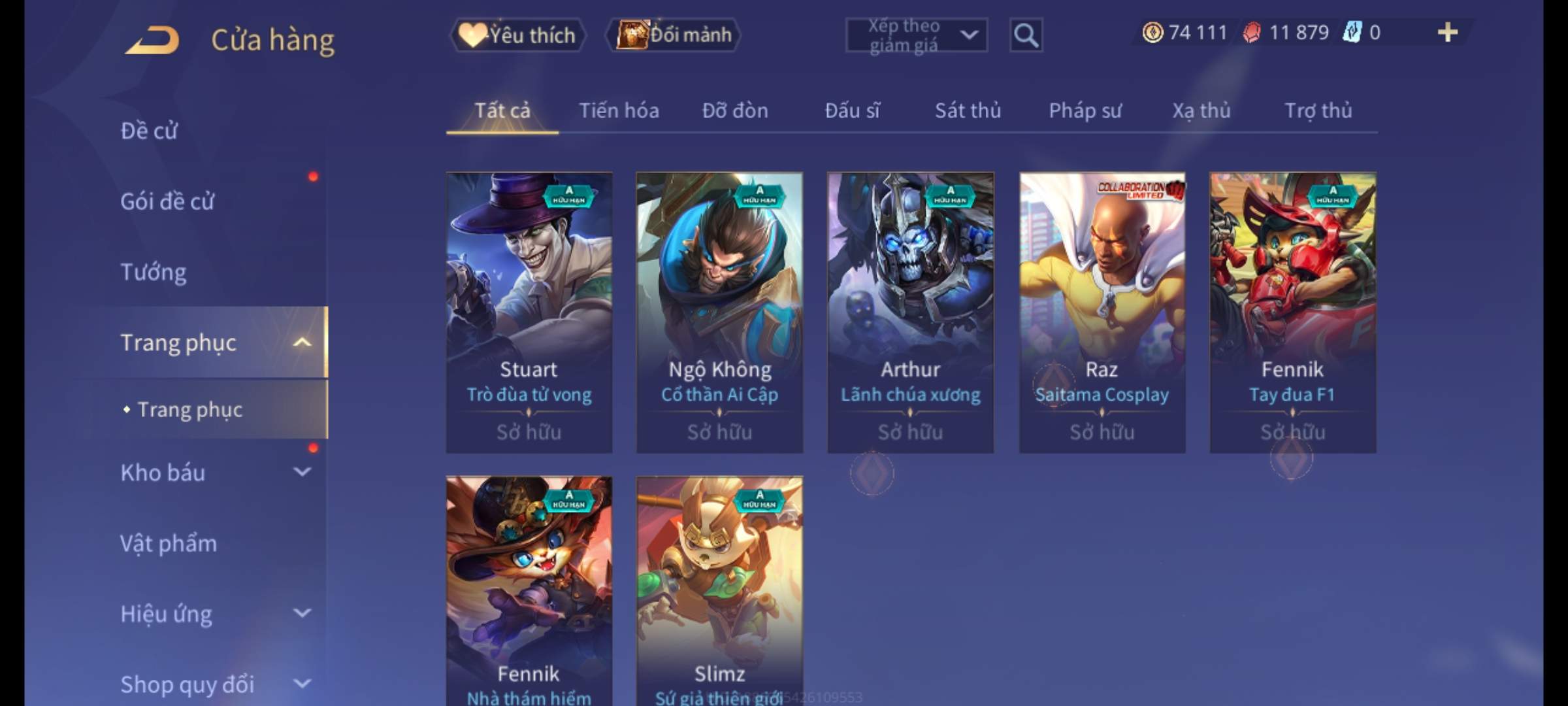
Task: Switch to the Đỡ đòn tab
Action: (x=735, y=111)
